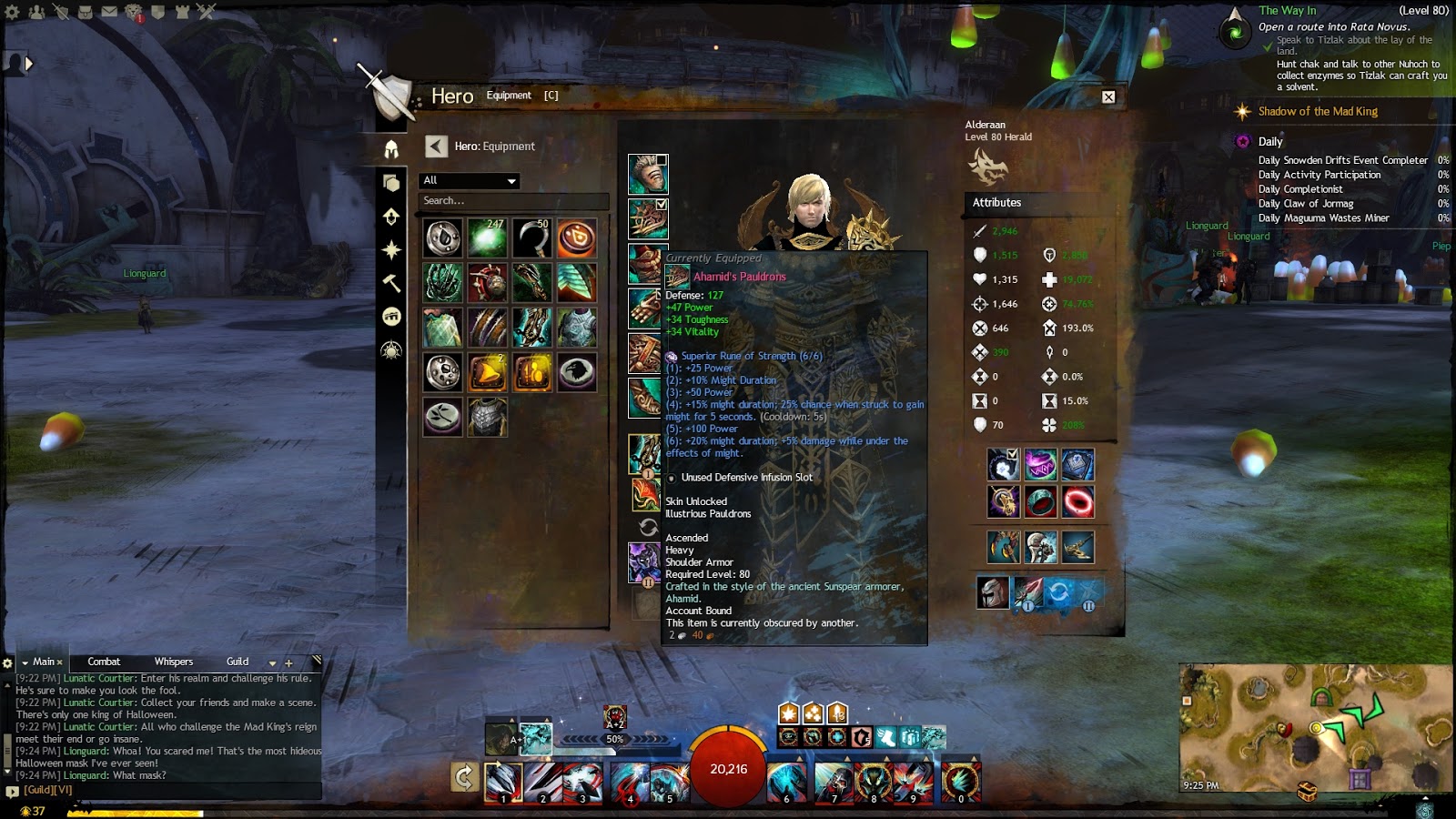
Task: Activate the healing skill in slot 6
Action: click(x=786, y=782)
